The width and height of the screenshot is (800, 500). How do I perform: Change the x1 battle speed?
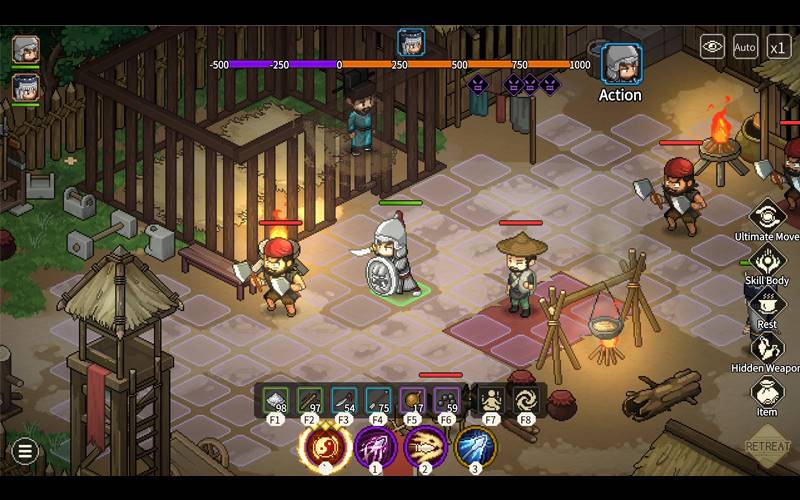pyautogui.click(x=779, y=45)
